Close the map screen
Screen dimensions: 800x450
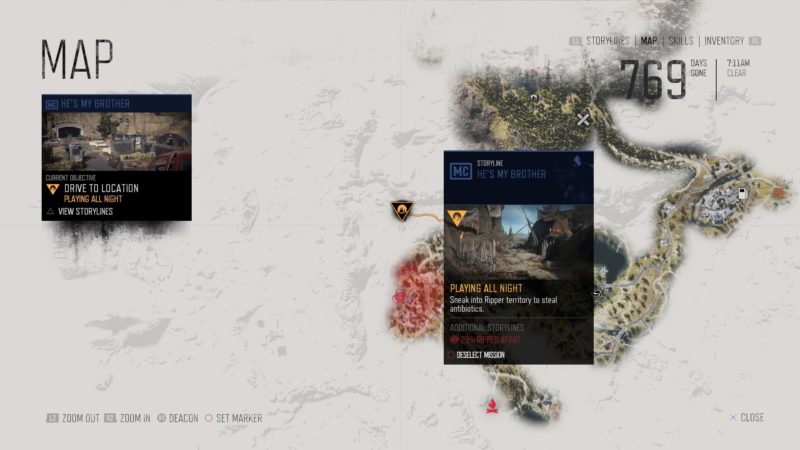pyautogui.click(x=748, y=418)
